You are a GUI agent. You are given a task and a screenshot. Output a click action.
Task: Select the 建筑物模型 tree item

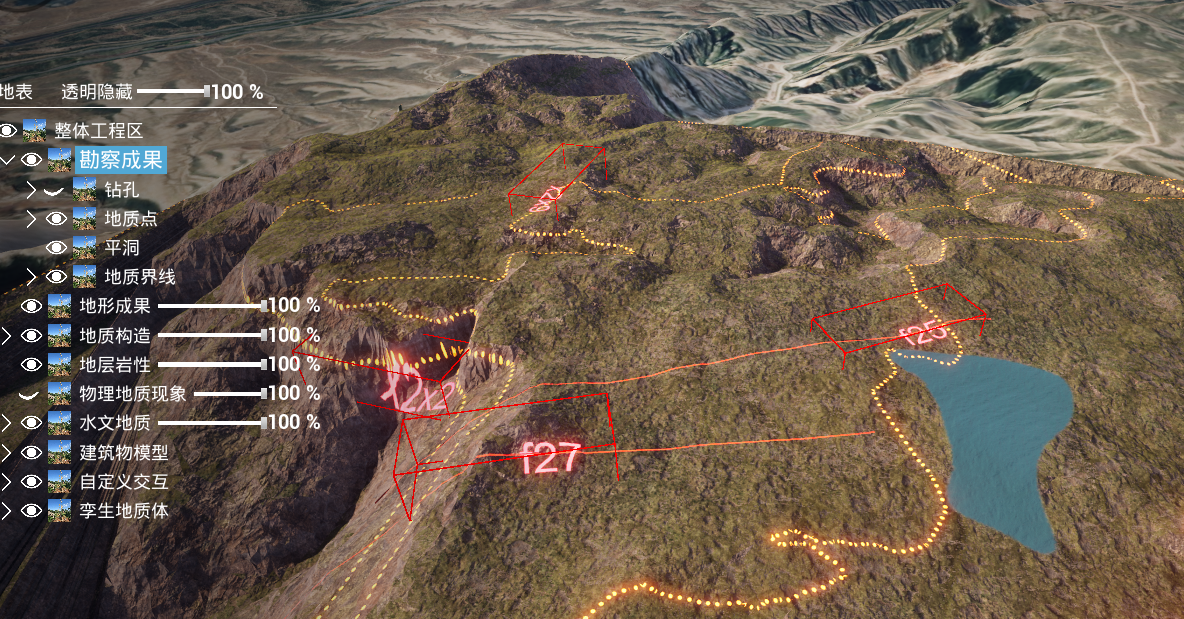[x=124, y=452]
